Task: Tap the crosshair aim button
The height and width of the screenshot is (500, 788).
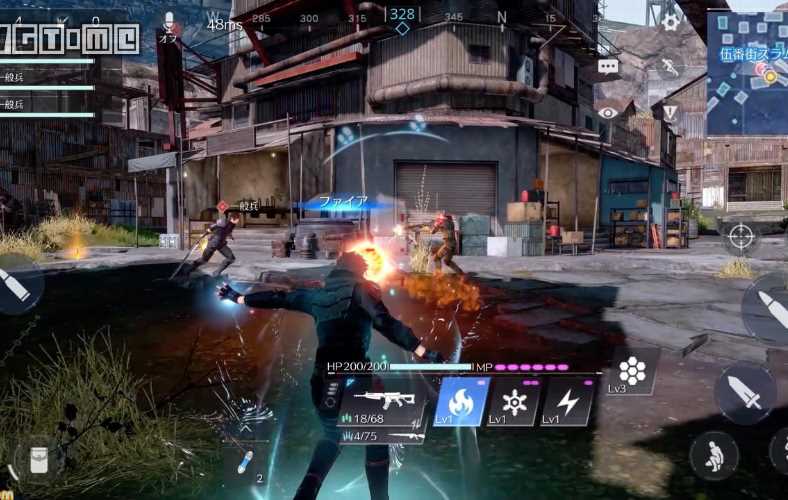Action: 740,236
